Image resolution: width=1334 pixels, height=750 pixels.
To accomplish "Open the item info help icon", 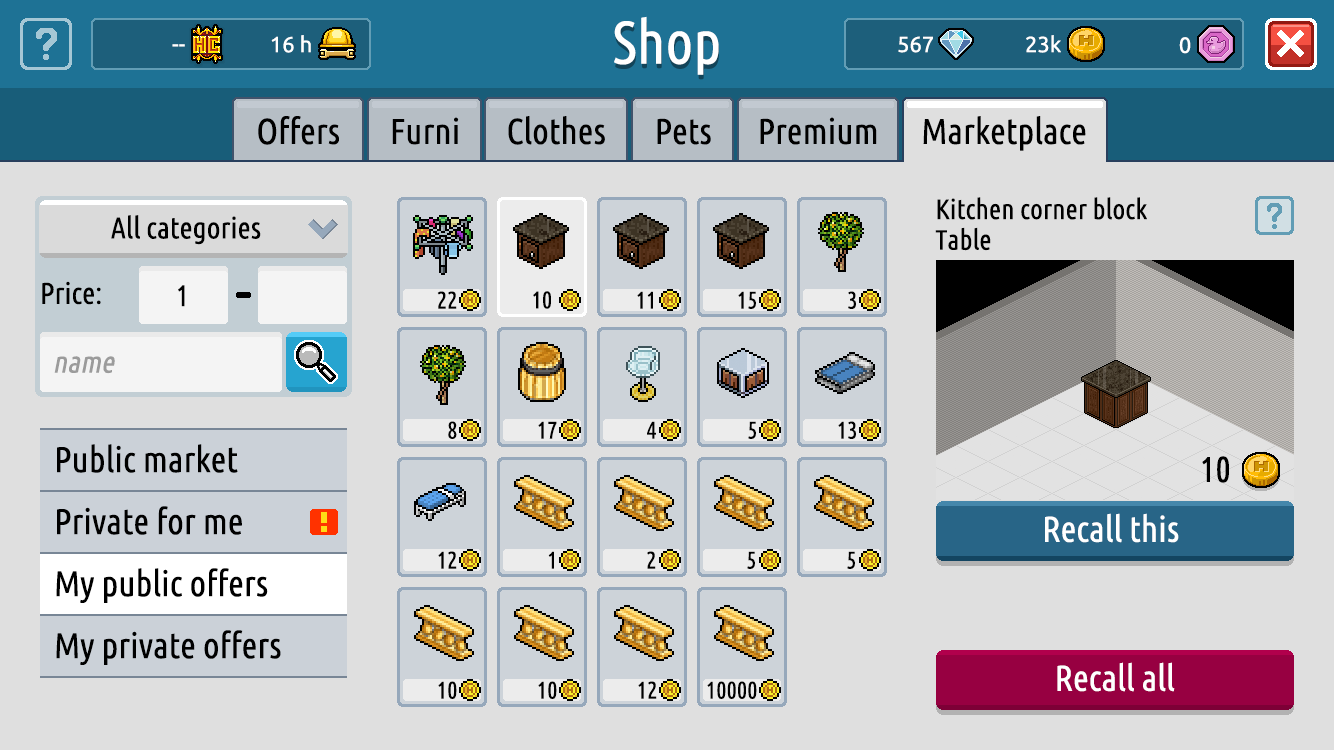I will tap(1274, 216).
